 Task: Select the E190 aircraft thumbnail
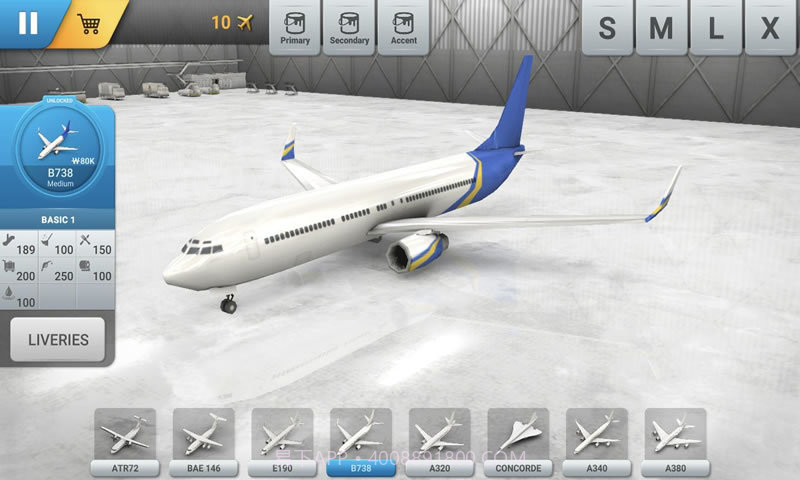pos(281,437)
